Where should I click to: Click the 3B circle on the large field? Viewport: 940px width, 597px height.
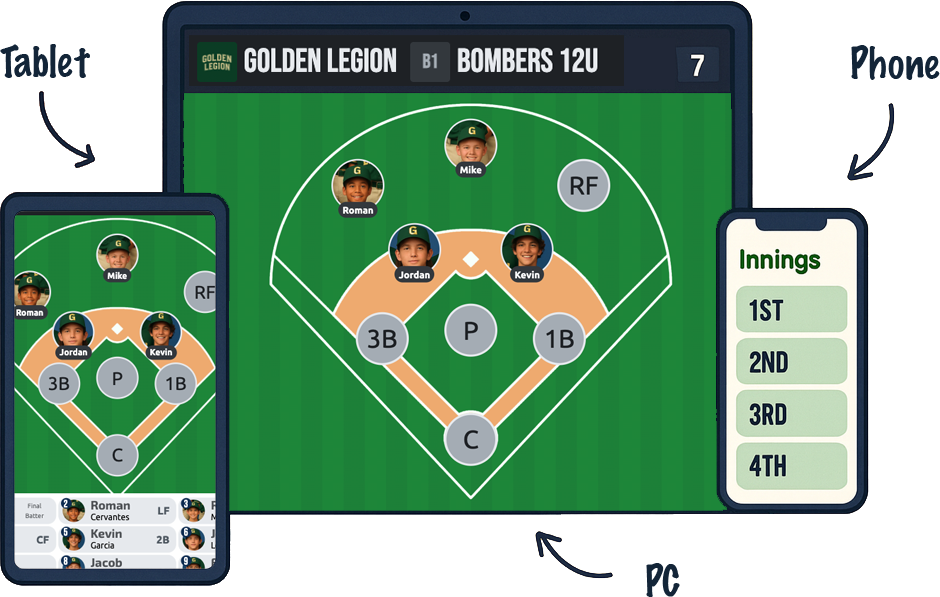coord(382,339)
